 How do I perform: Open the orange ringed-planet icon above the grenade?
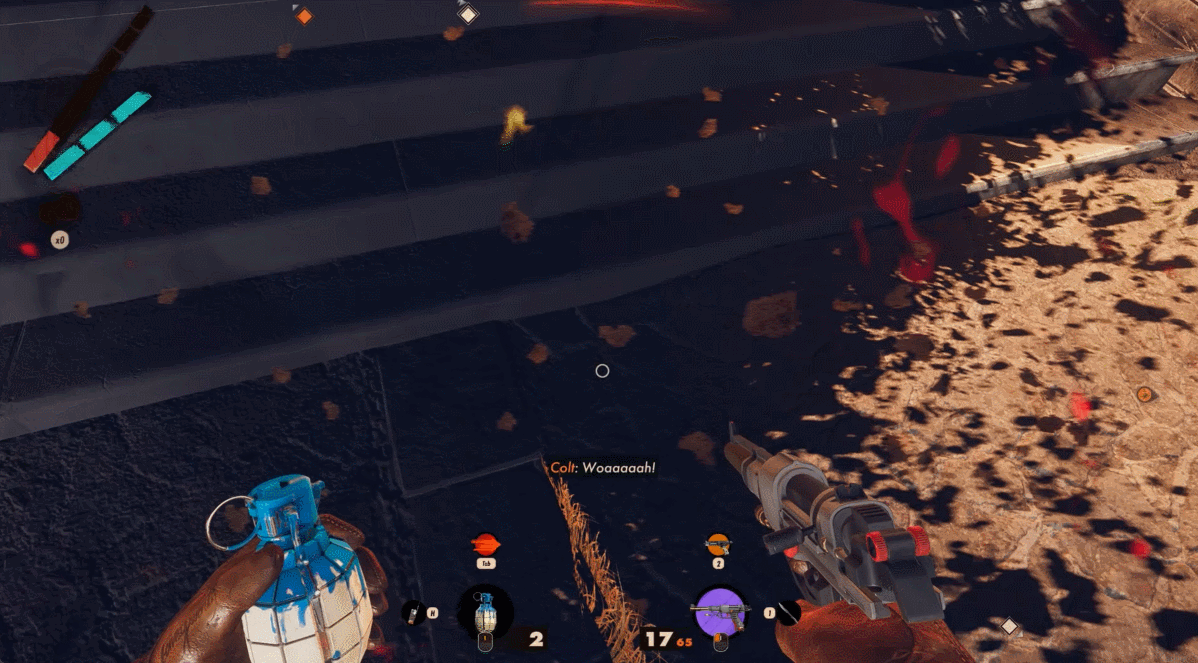[485, 544]
